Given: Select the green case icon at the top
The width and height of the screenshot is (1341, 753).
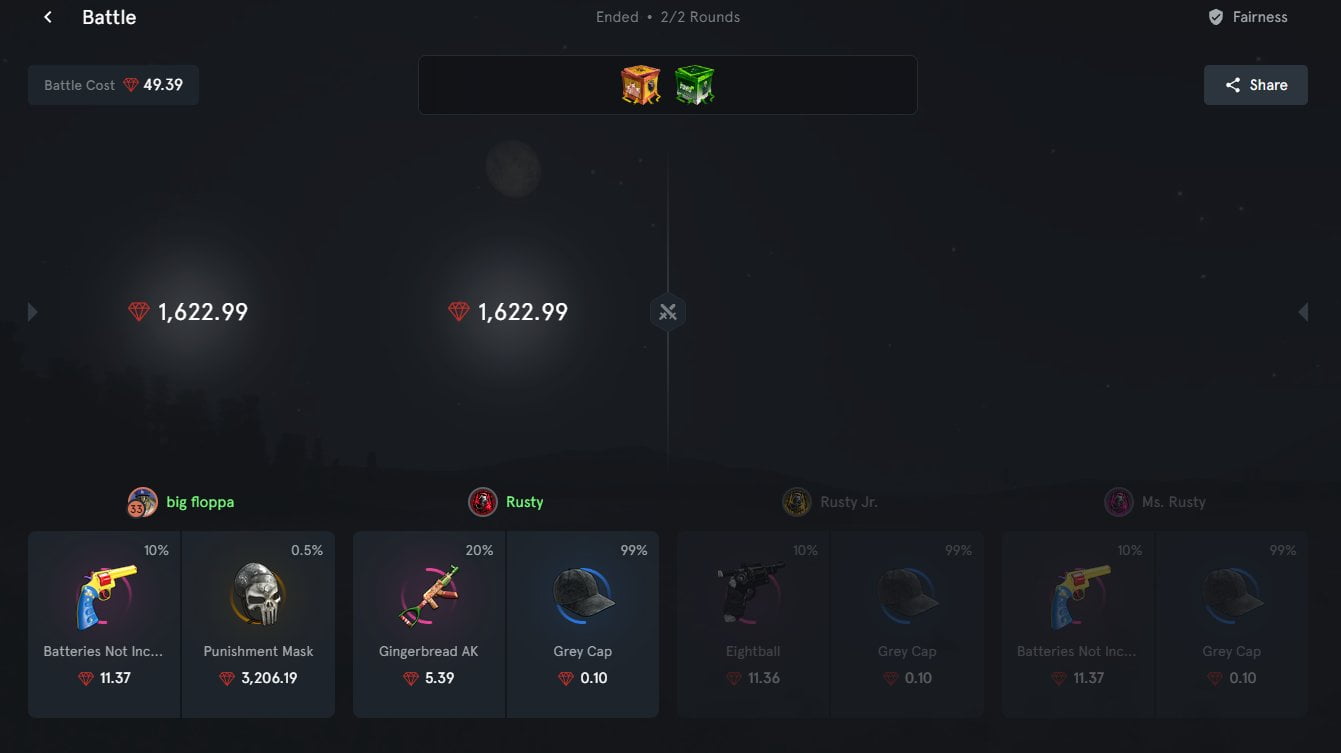Looking at the screenshot, I should click(694, 85).
